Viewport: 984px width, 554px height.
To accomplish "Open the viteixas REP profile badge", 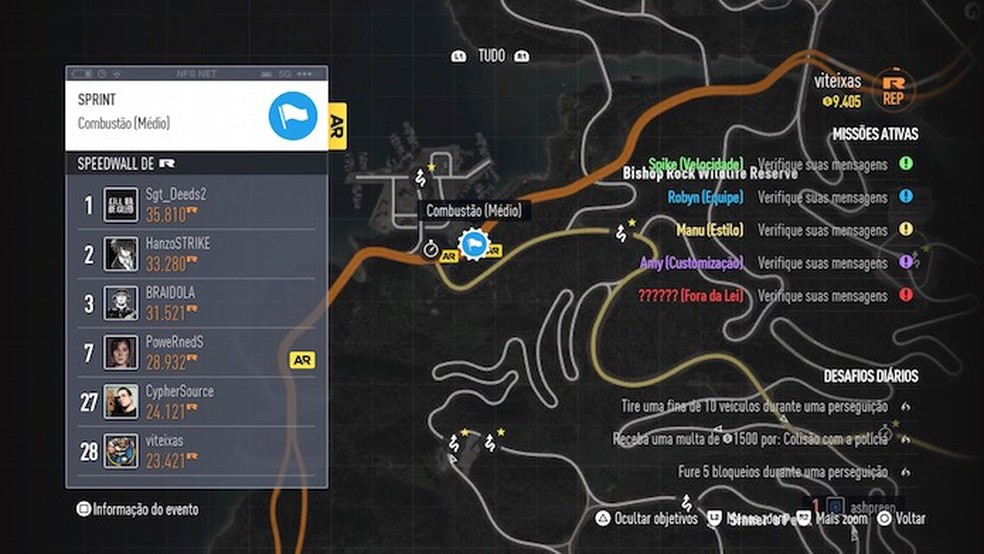I will [892, 88].
